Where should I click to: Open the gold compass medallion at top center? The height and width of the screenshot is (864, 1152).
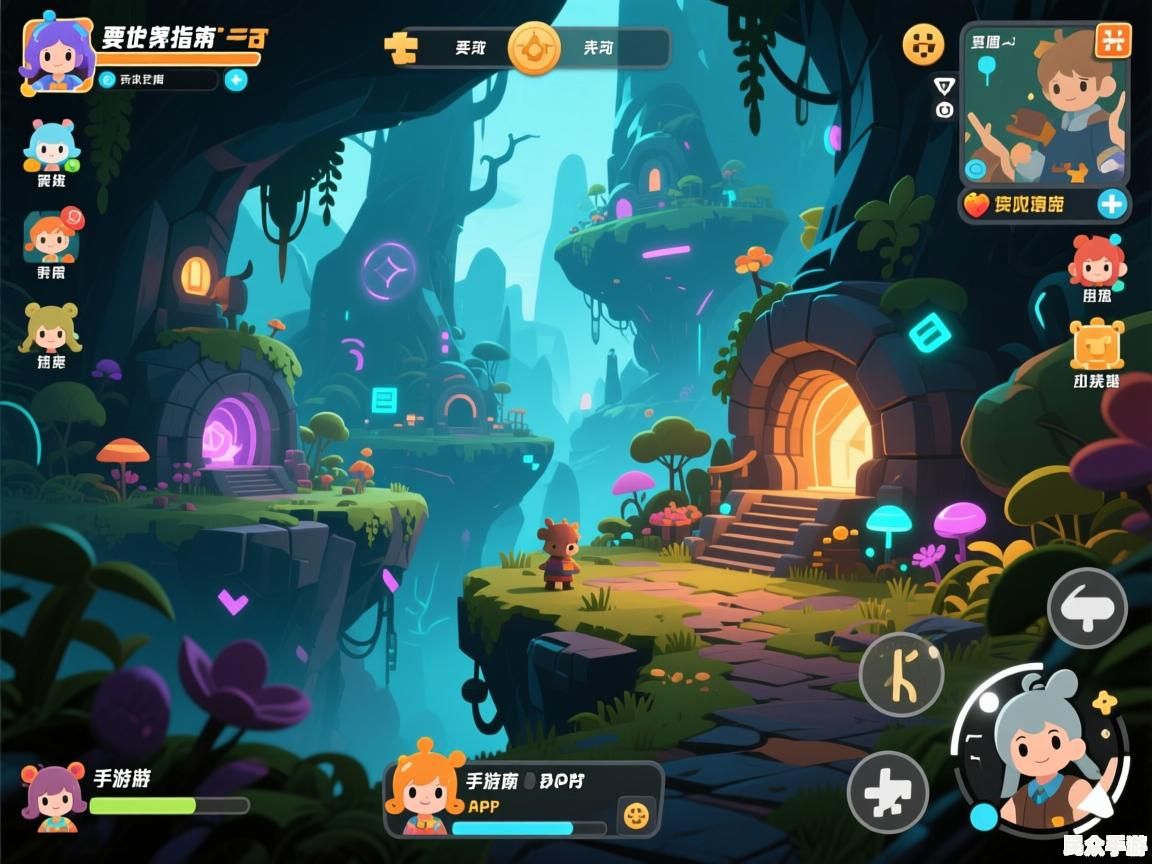534,47
